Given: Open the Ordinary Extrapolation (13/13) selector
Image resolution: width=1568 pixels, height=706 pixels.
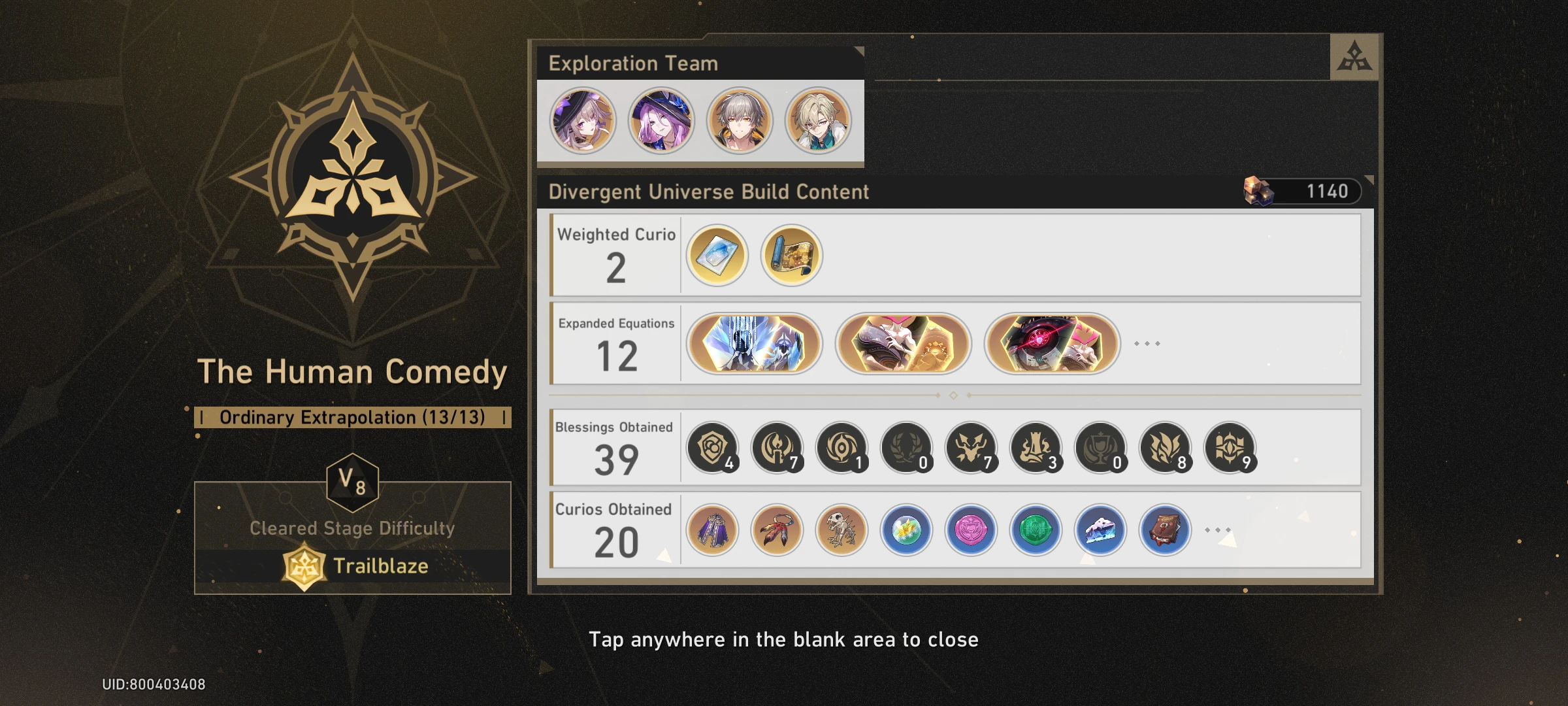Looking at the screenshot, I should coord(354,416).
